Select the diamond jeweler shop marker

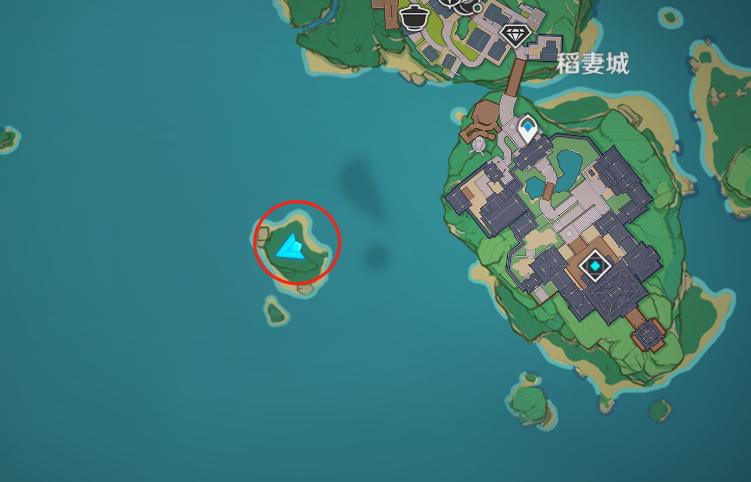click(x=516, y=36)
